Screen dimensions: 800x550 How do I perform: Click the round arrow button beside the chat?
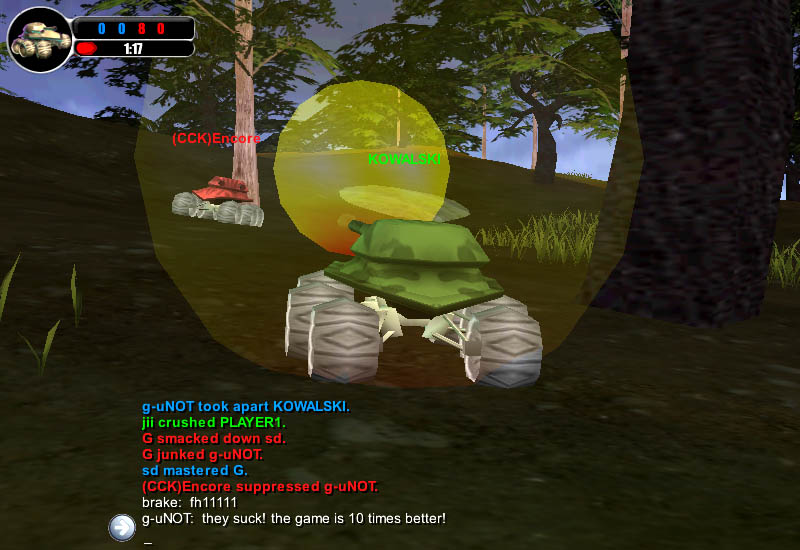[x=122, y=527]
